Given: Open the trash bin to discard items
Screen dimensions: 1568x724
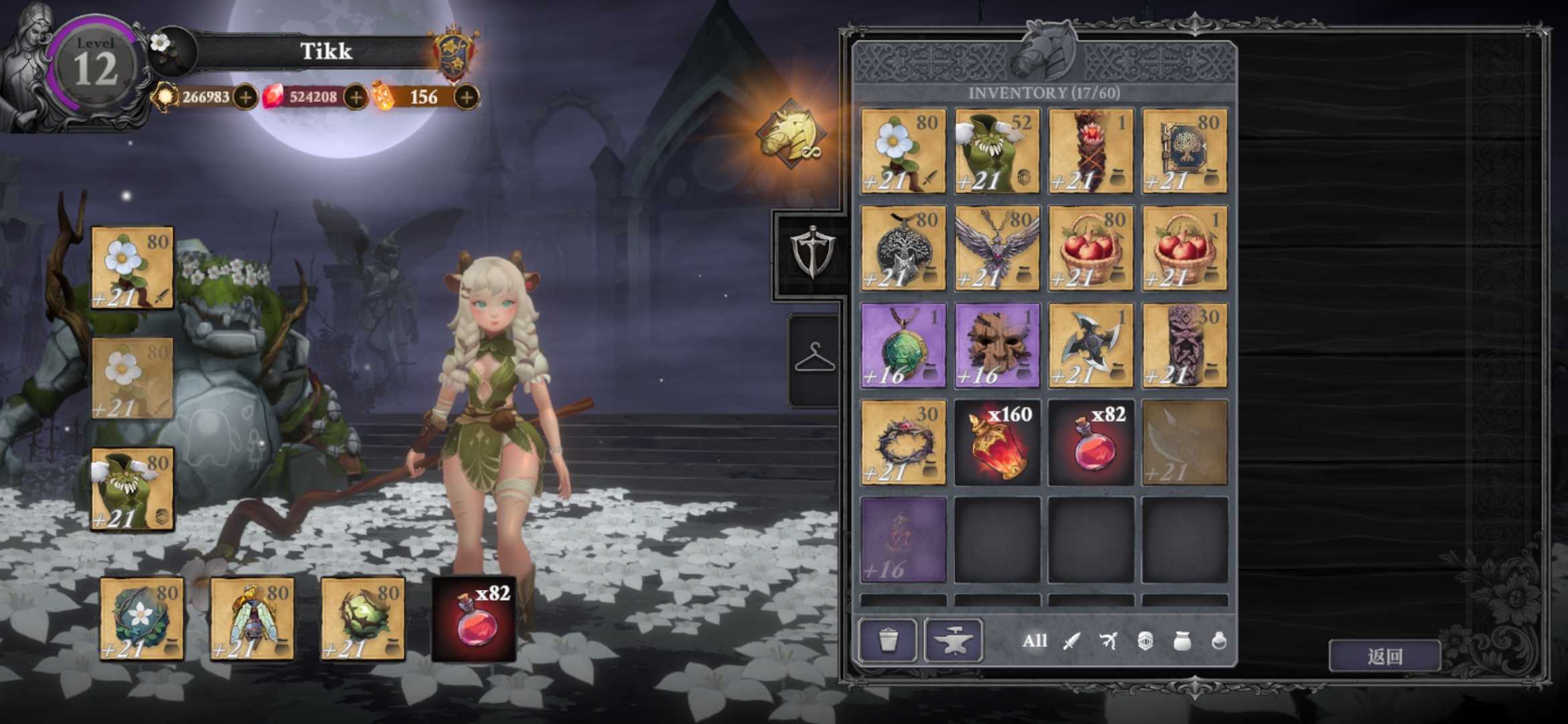Looking at the screenshot, I should coord(888,640).
